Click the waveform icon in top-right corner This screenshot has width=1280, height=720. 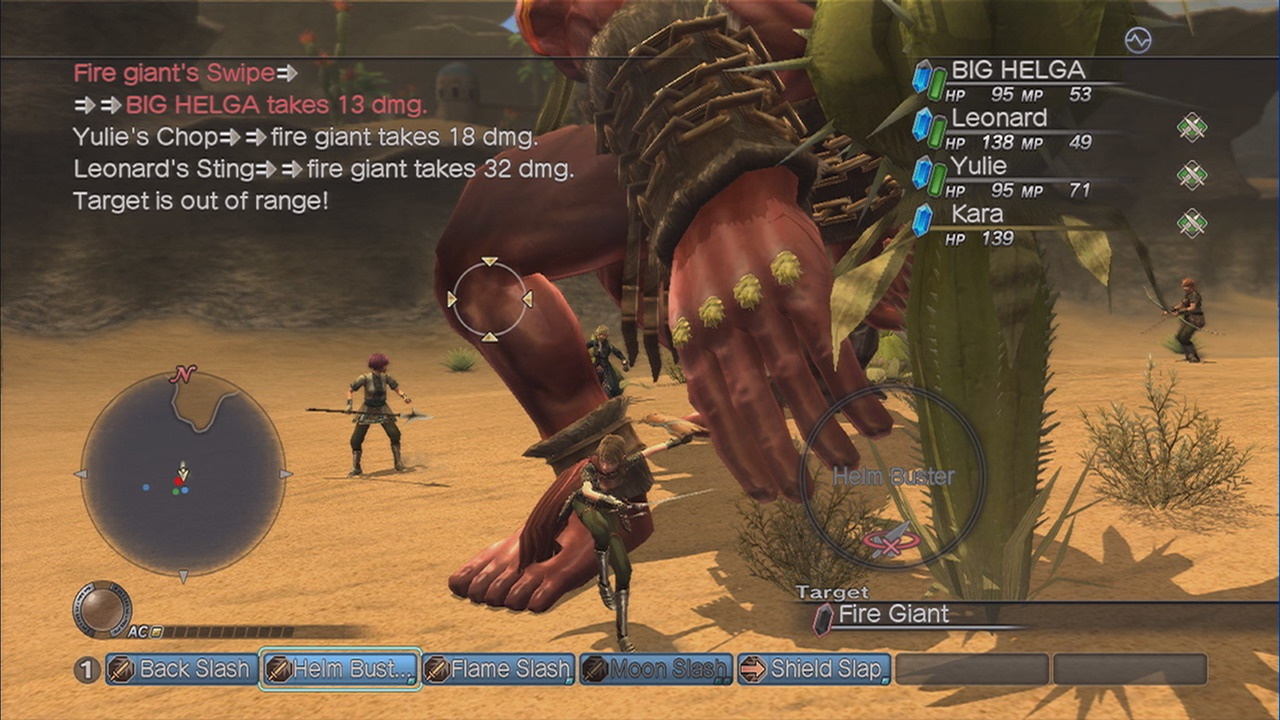pos(1138,40)
